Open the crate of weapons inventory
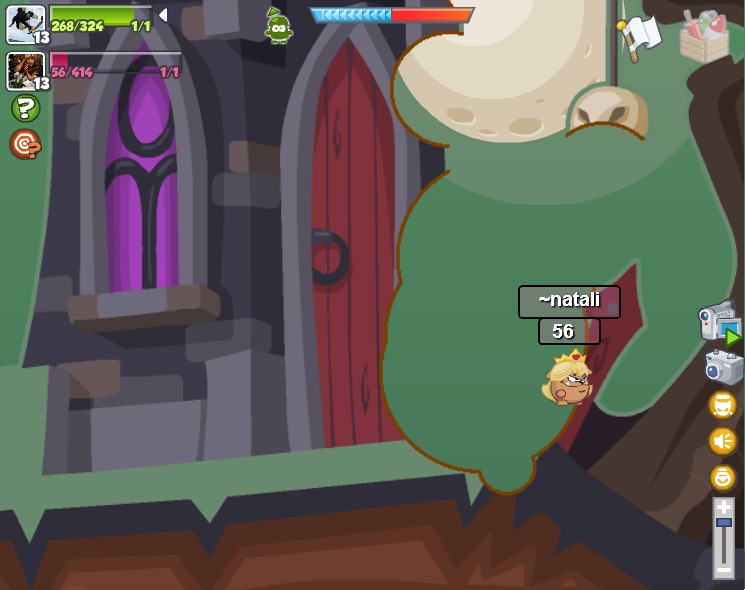 pyautogui.click(x=704, y=37)
